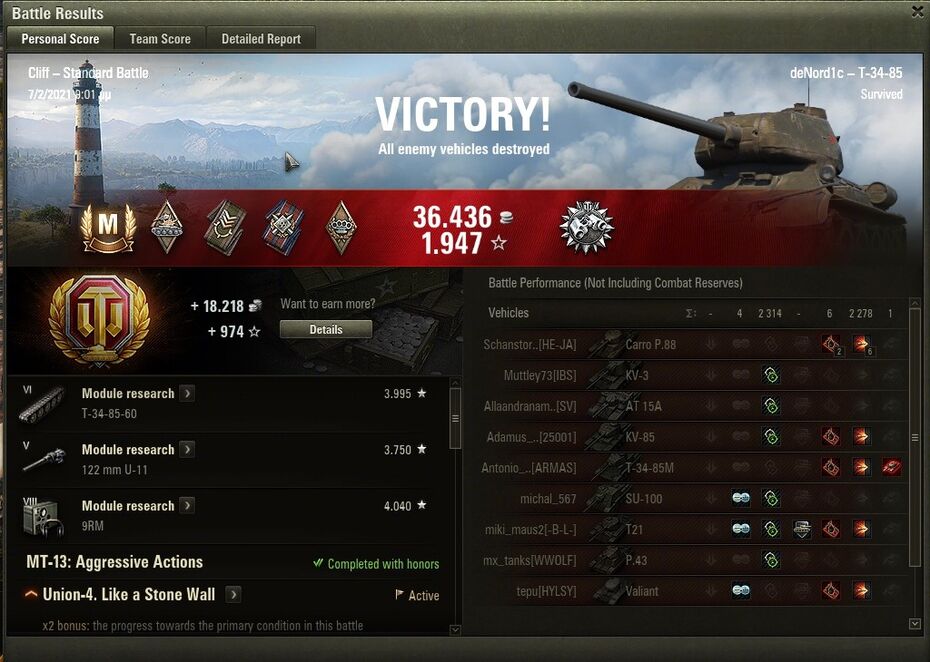Viewport: 930px width, 662px height.
Task: Close the Battle Results window
Action: tap(917, 11)
